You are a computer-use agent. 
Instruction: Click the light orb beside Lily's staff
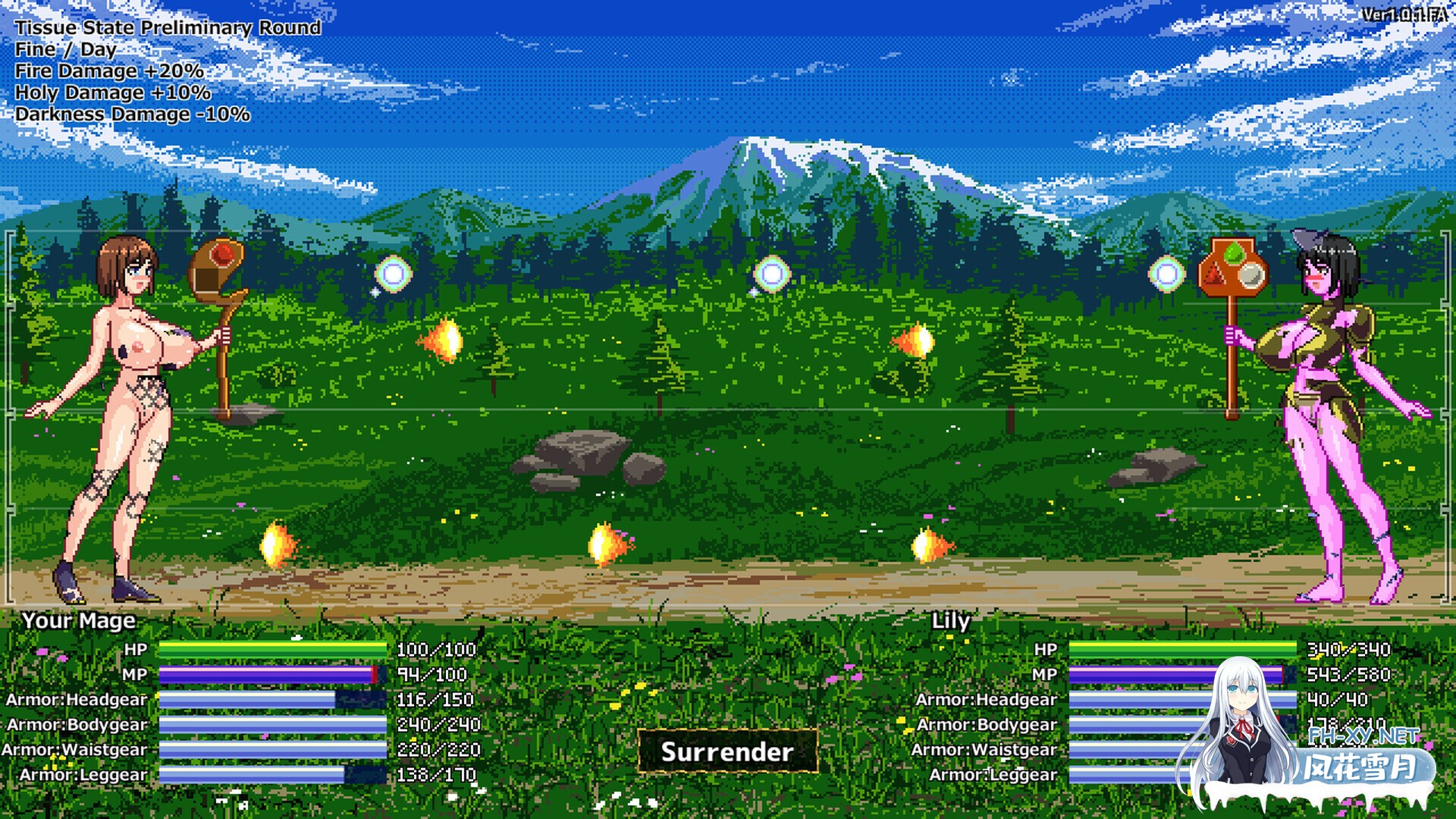[1168, 273]
